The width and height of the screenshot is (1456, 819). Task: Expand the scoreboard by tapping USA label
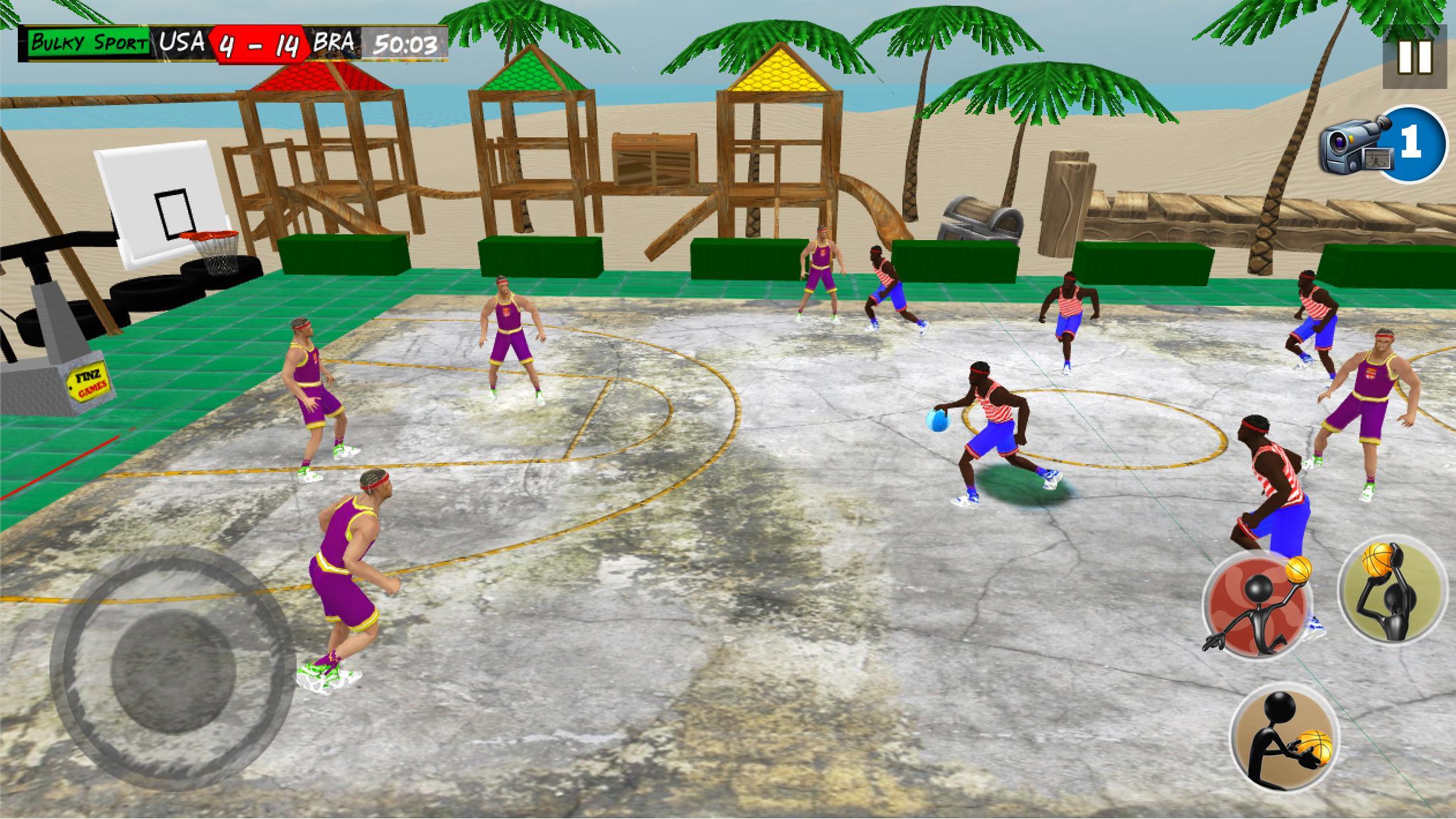[181, 44]
